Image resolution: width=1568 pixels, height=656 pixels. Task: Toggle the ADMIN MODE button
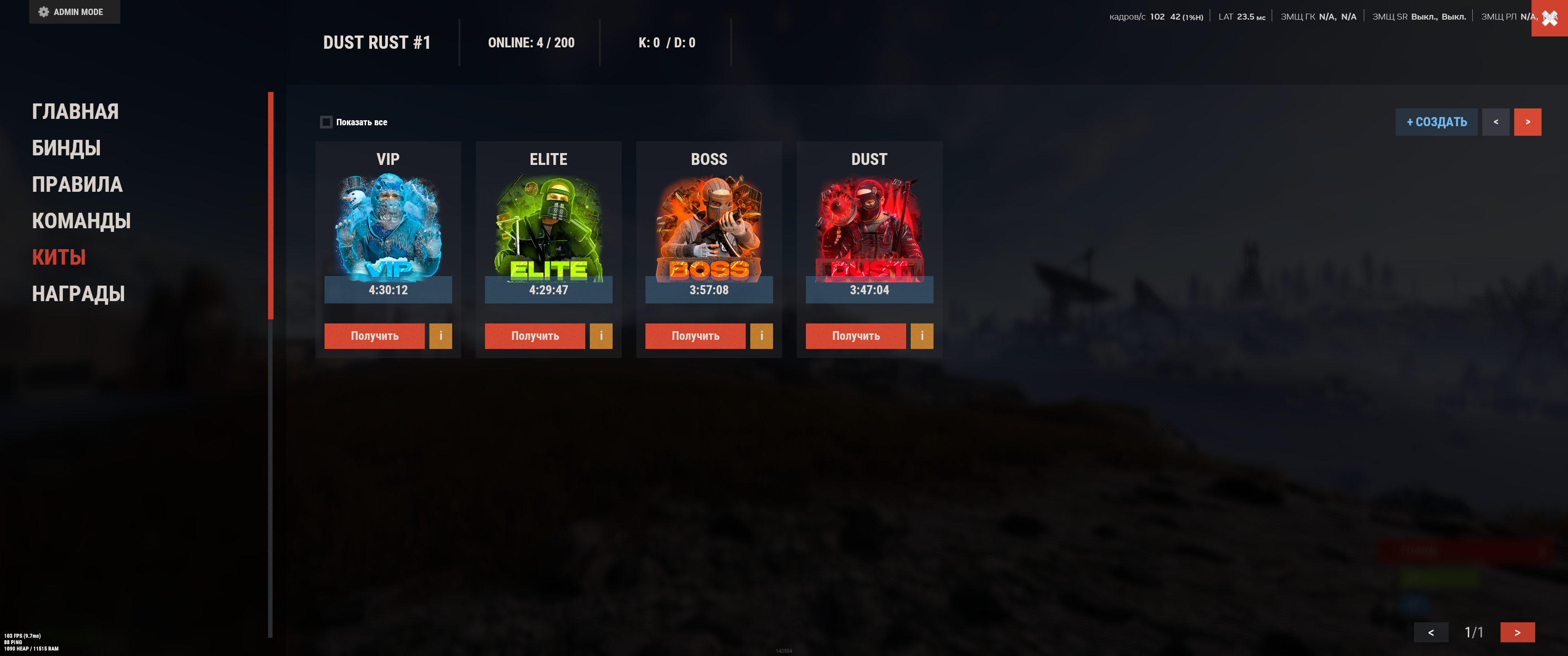coord(74,11)
